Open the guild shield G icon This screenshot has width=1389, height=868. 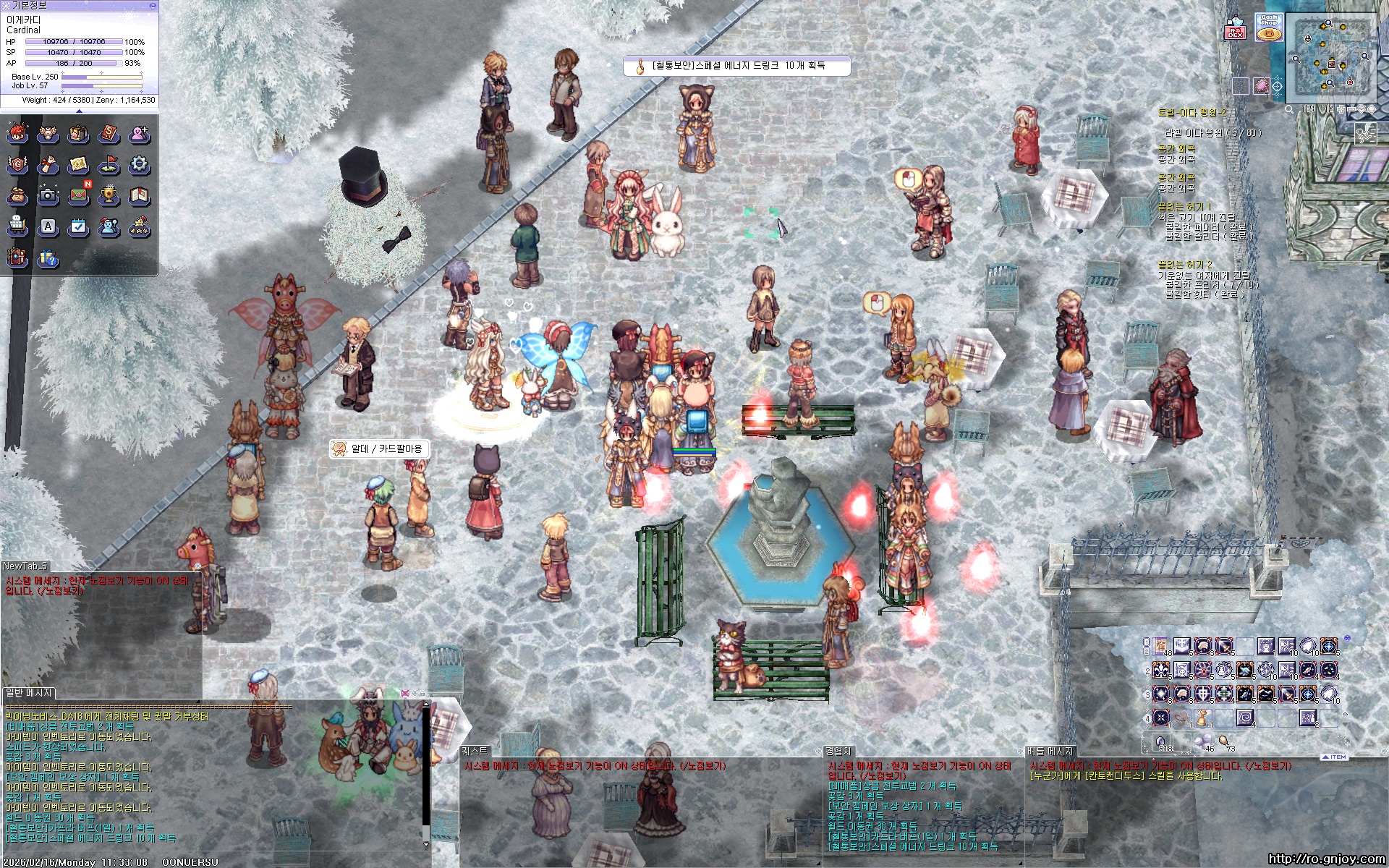click(17, 165)
